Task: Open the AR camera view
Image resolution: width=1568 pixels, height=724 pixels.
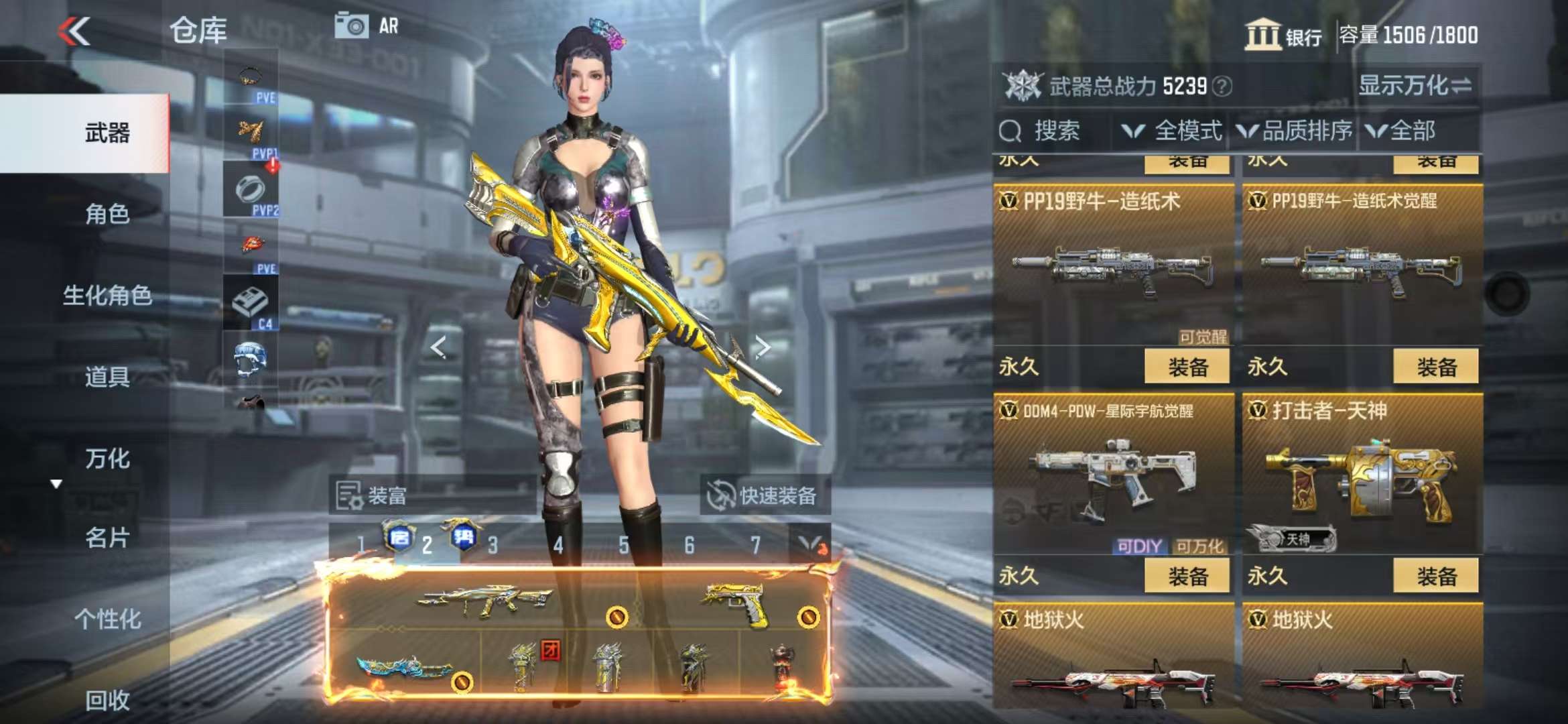Action: 367,26
